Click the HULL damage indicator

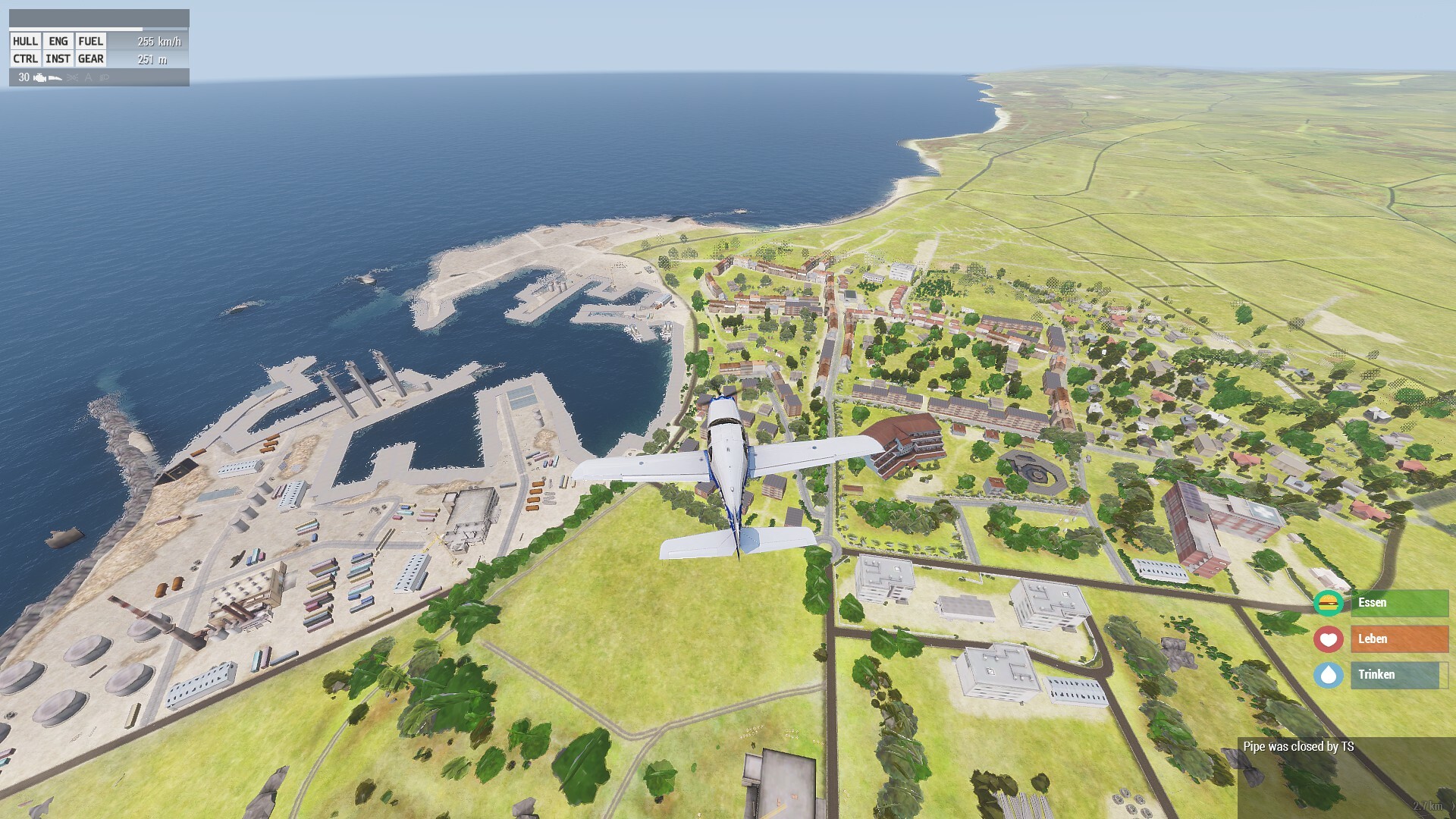[25, 42]
